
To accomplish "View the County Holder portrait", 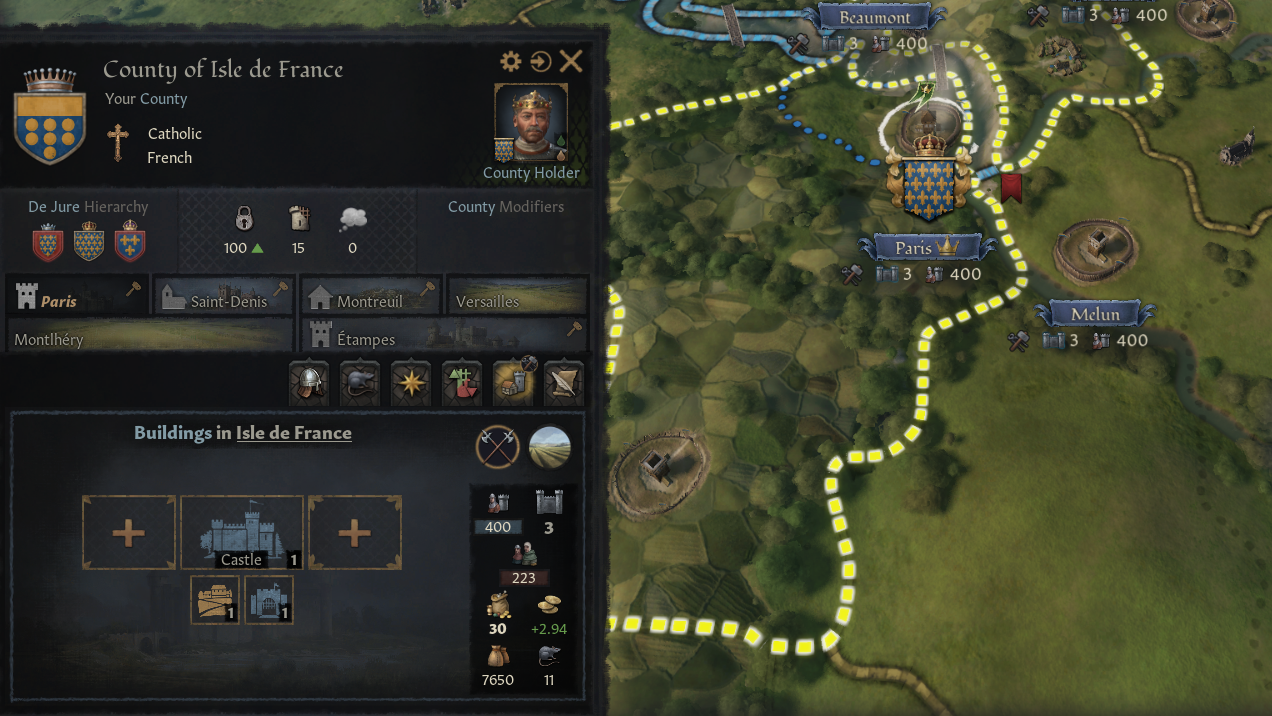I will 531,122.
